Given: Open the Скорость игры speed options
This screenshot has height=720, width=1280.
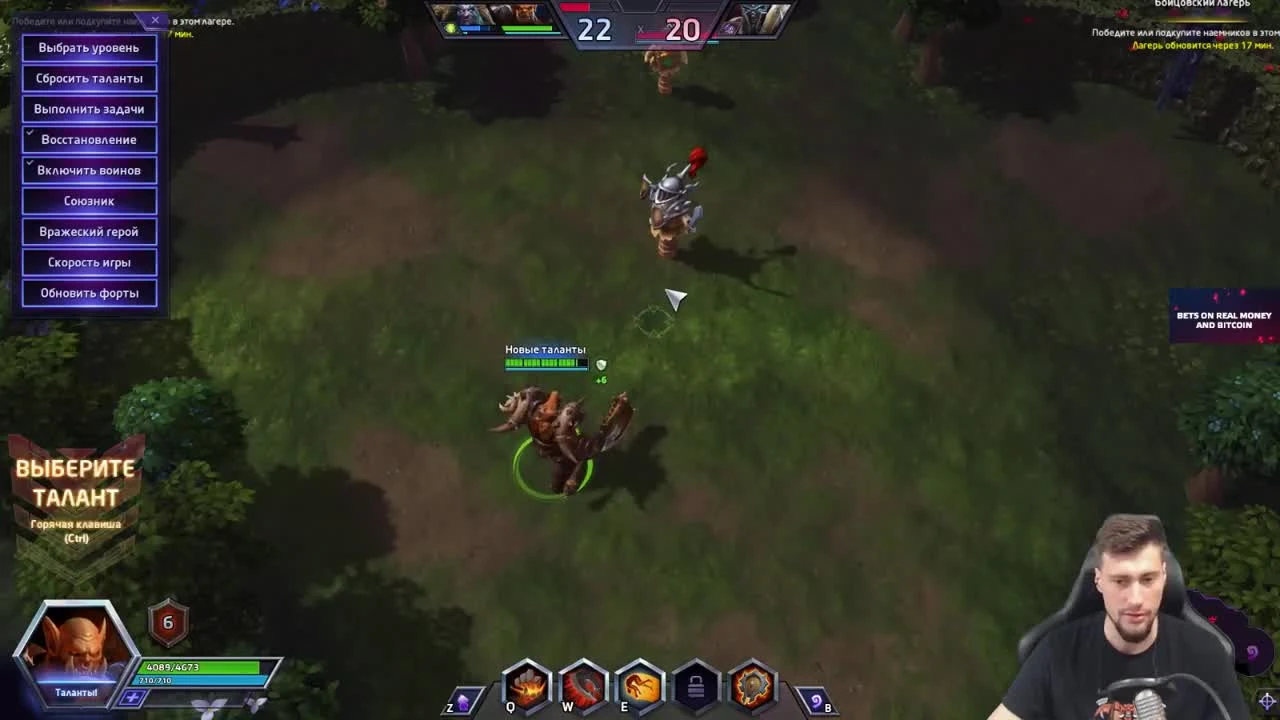Looking at the screenshot, I should pos(88,261).
